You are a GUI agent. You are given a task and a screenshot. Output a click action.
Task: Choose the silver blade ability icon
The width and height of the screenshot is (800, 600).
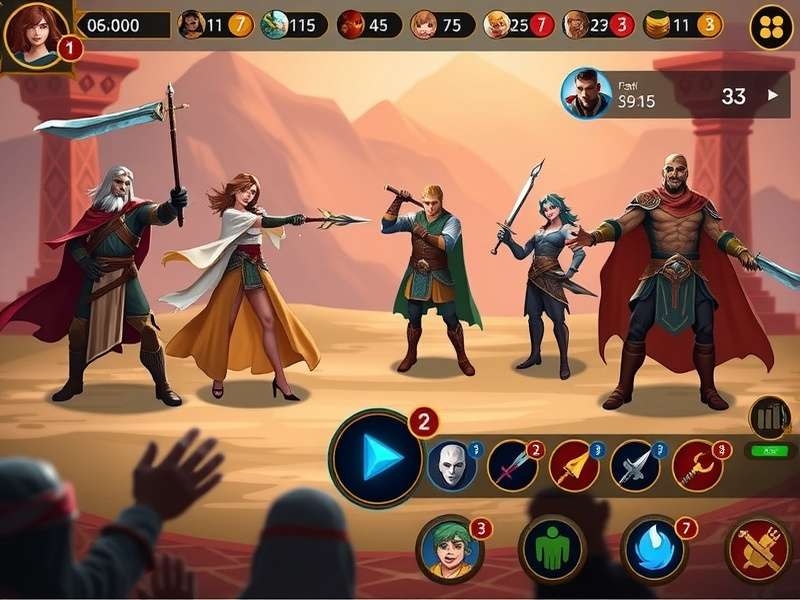[x=635, y=465]
